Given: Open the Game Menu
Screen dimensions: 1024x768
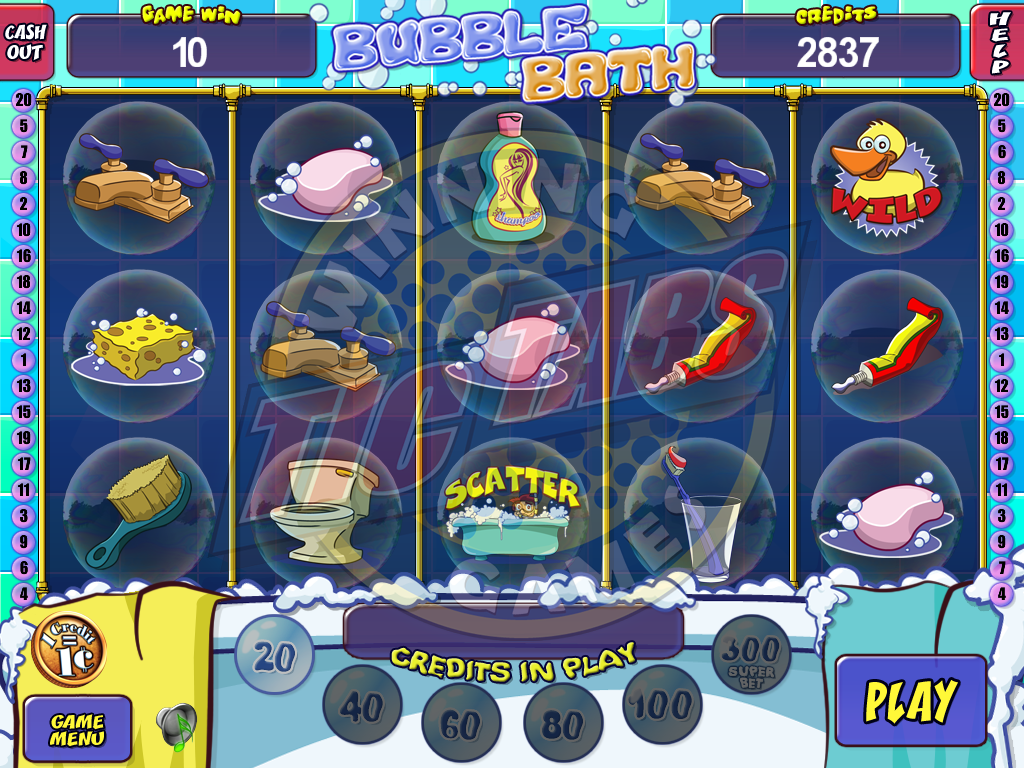Looking at the screenshot, I should [77, 728].
